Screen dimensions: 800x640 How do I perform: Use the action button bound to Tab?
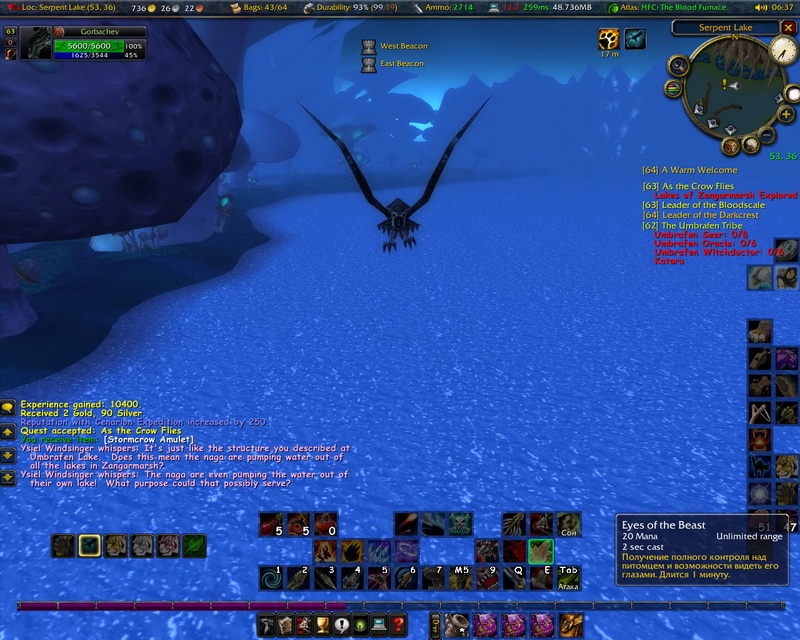tap(568, 577)
